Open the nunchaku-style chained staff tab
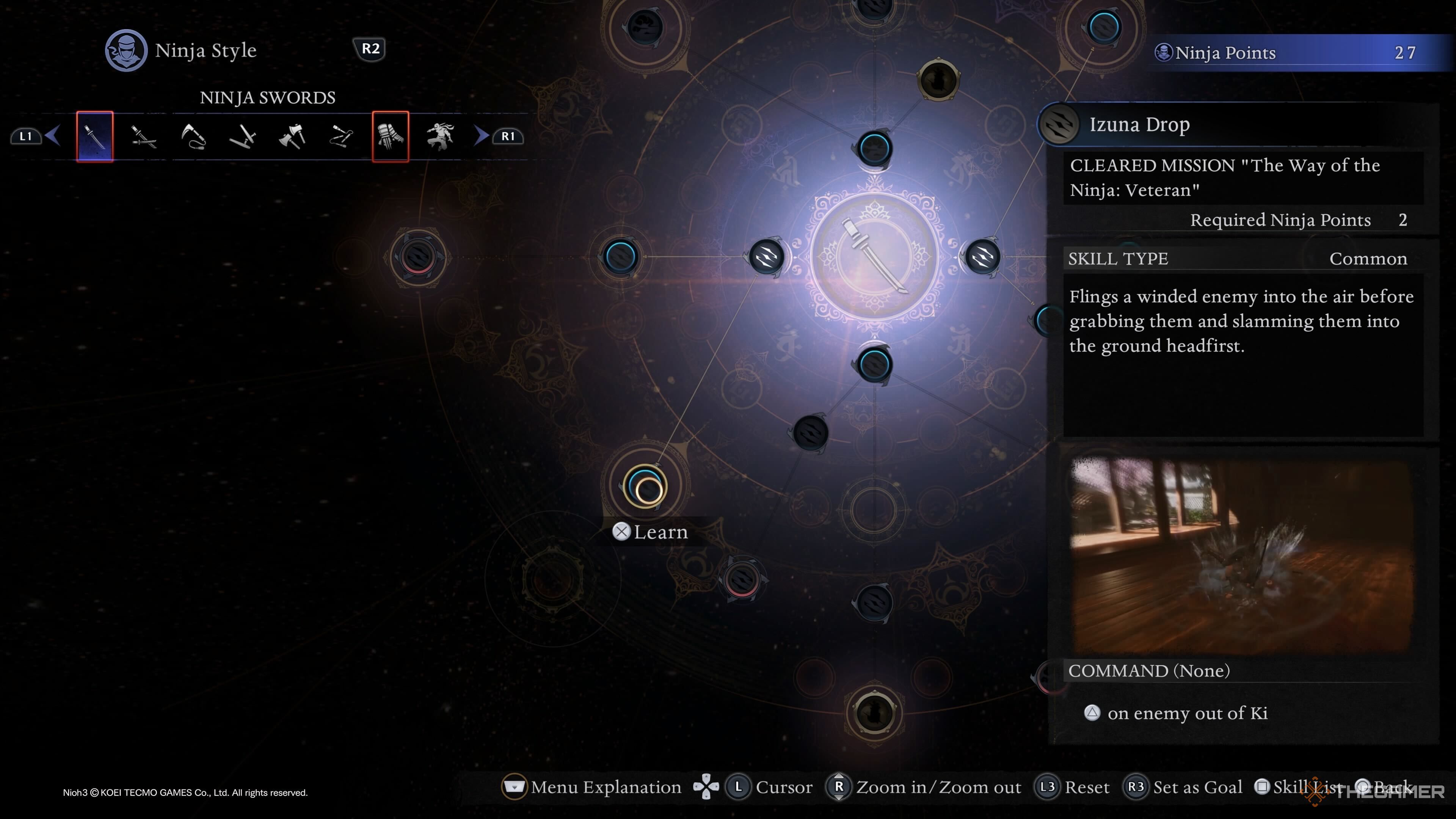Screen dimensions: 1456x819 pos(341,136)
